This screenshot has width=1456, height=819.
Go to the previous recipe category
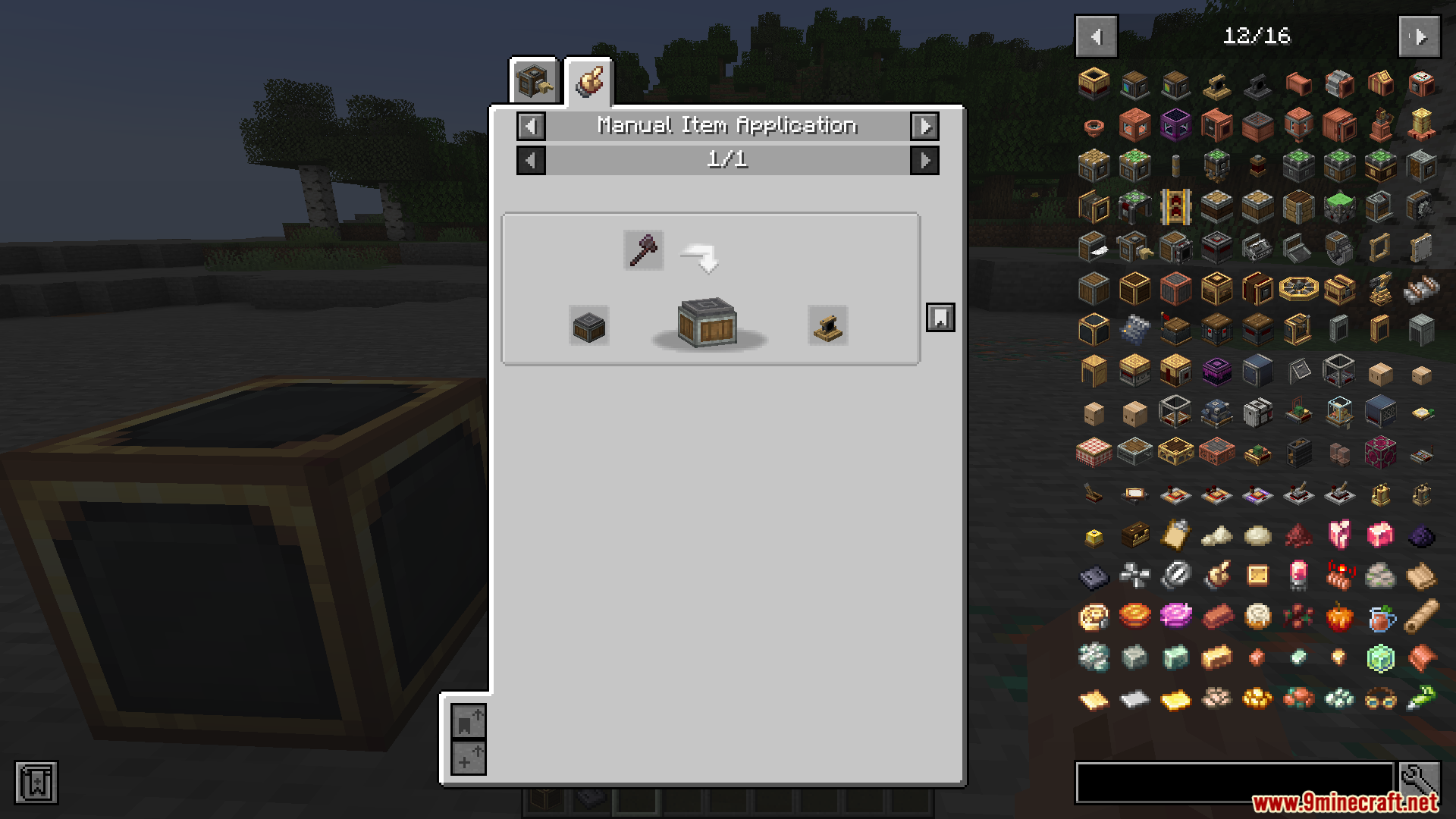point(531,126)
